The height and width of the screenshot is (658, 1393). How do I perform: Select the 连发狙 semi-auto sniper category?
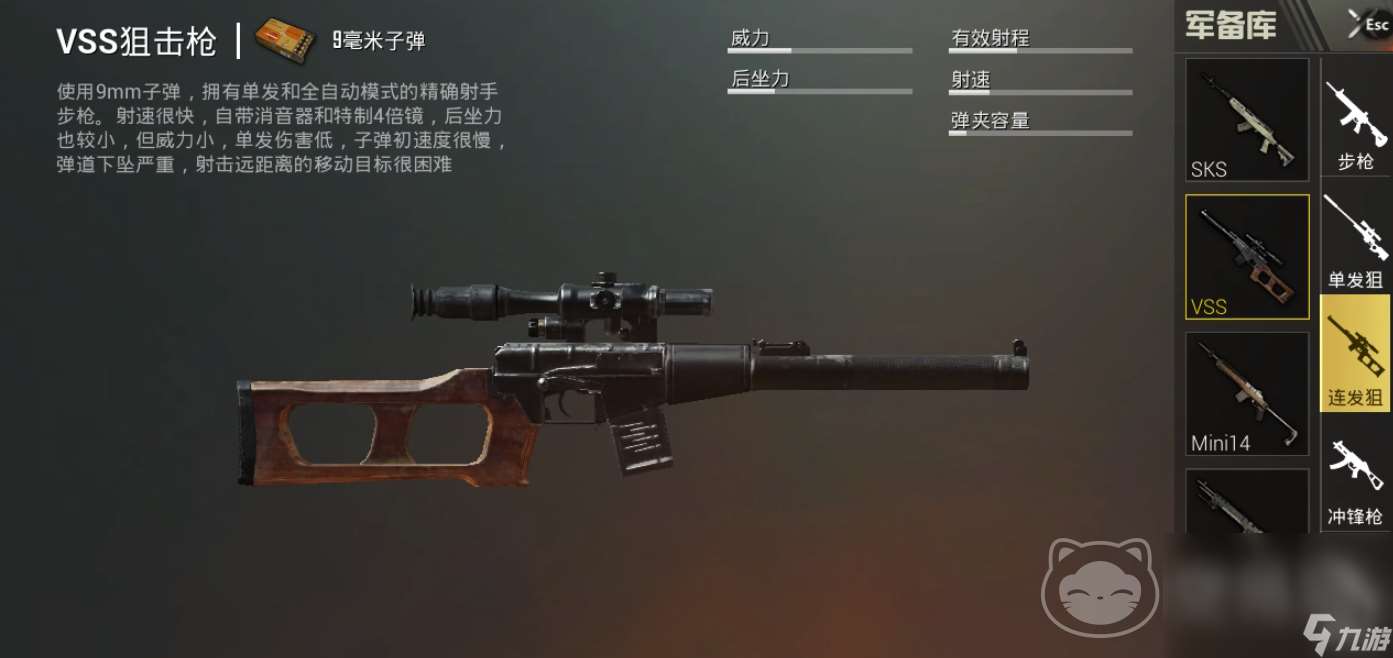1356,354
